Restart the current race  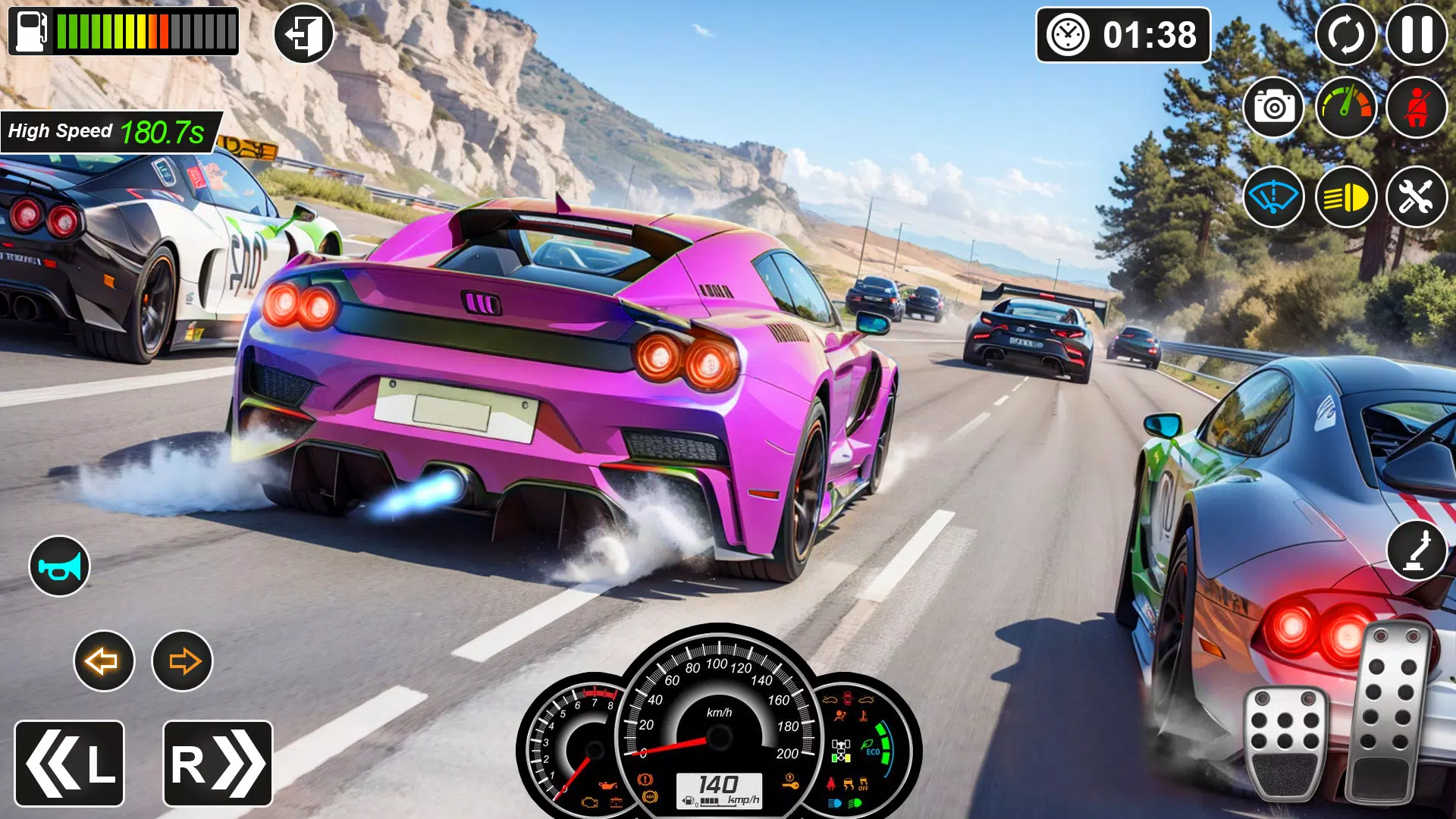1347,34
